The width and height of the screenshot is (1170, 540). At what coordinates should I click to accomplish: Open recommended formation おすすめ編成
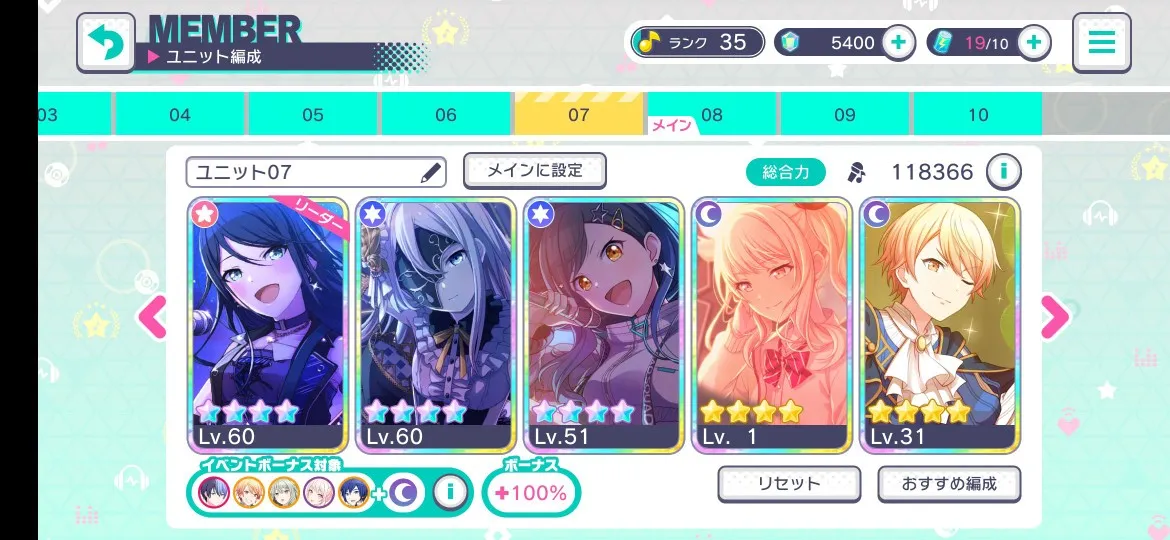(949, 484)
